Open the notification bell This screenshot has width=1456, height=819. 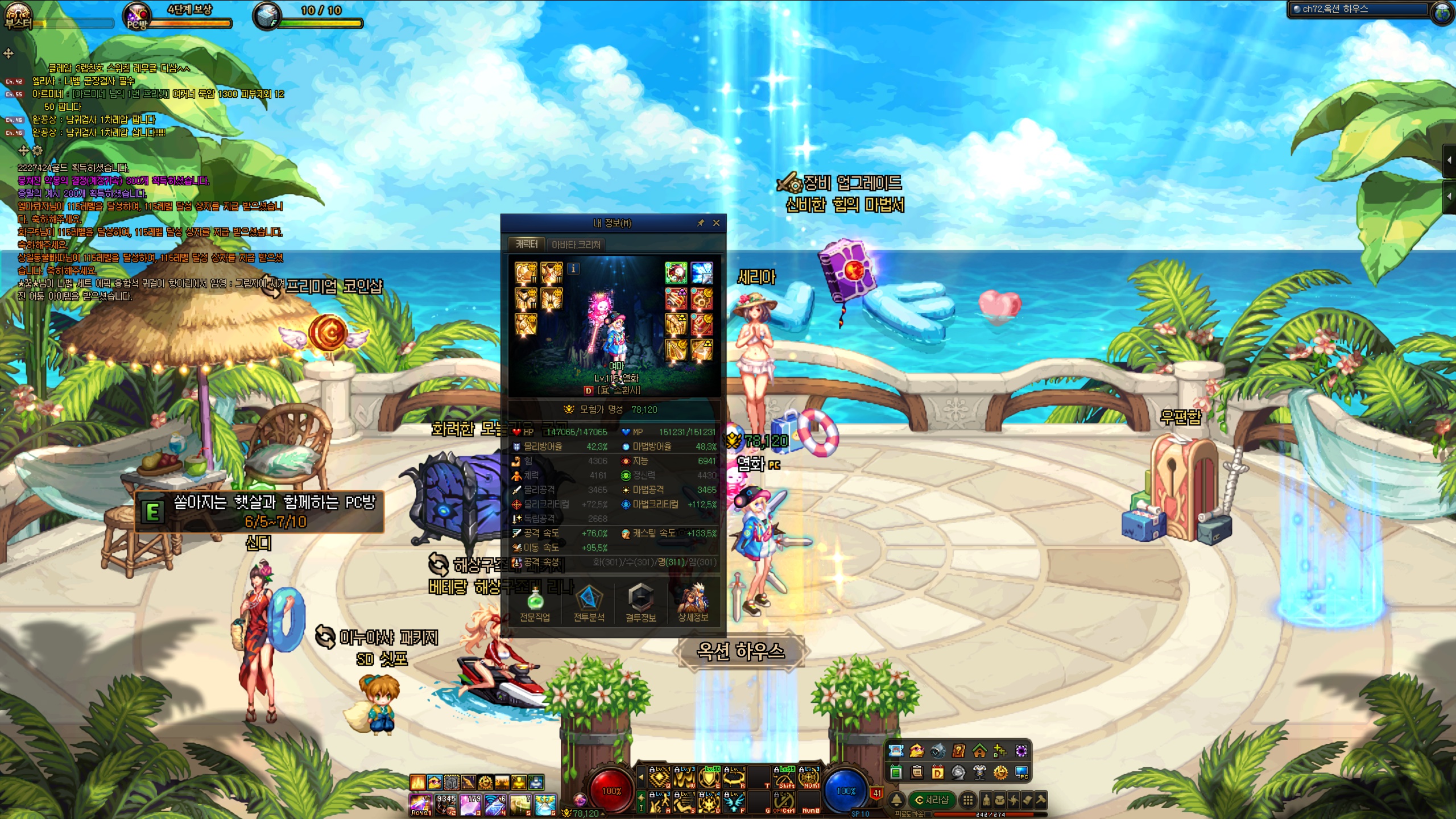point(896,800)
